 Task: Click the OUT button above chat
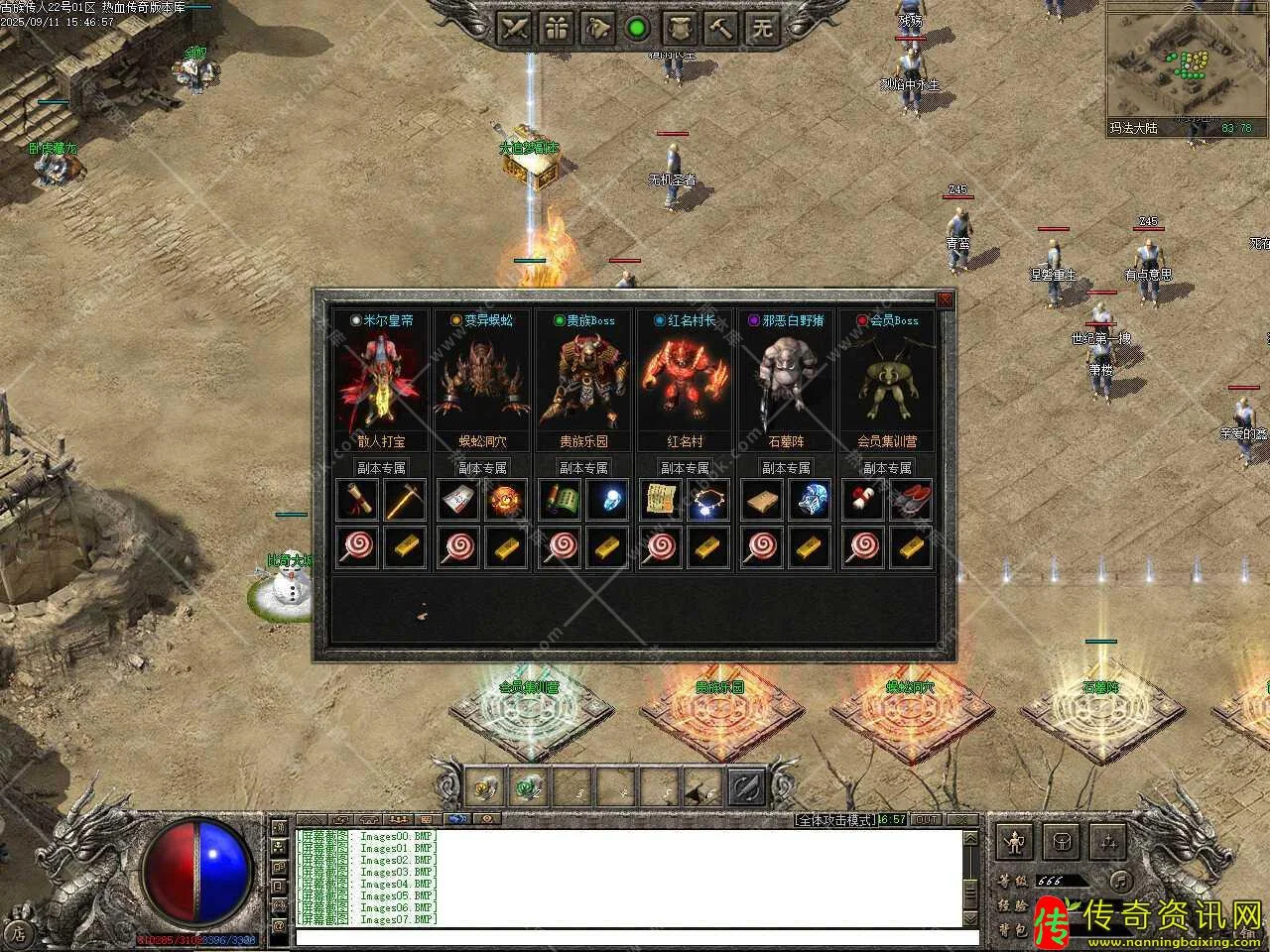tap(926, 819)
